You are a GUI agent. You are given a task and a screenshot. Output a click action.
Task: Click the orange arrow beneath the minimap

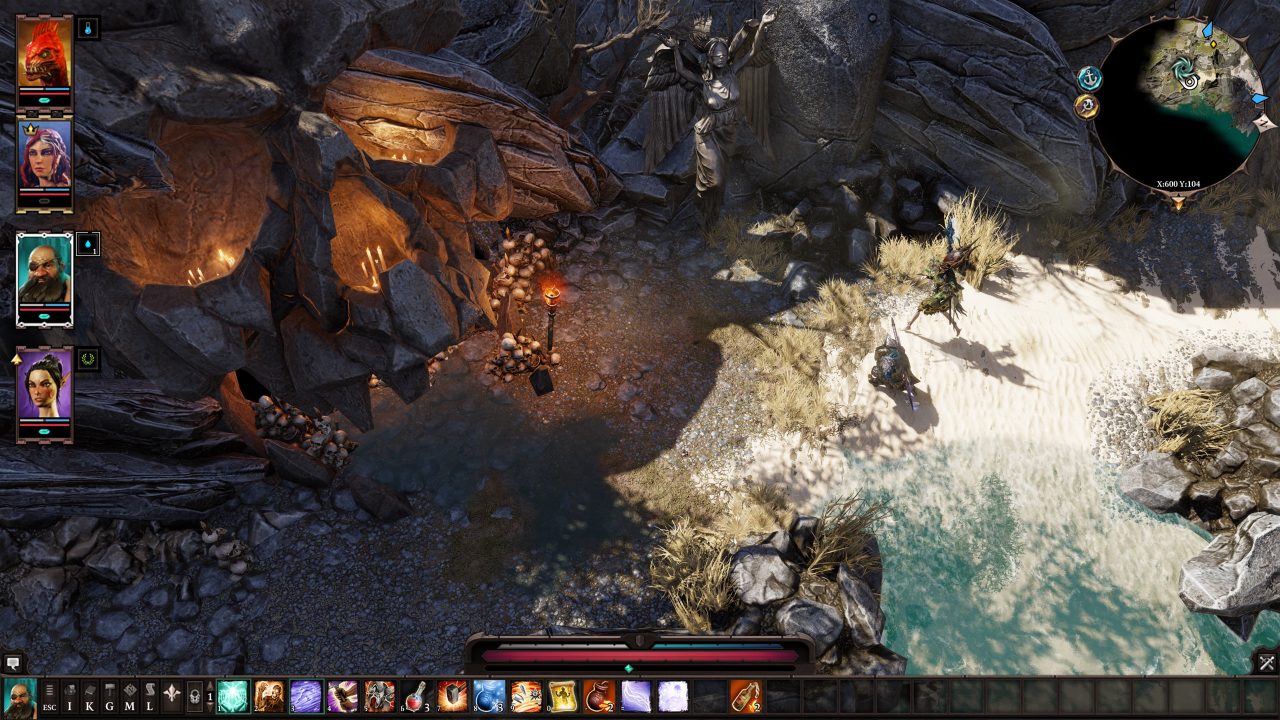click(1177, 203)
